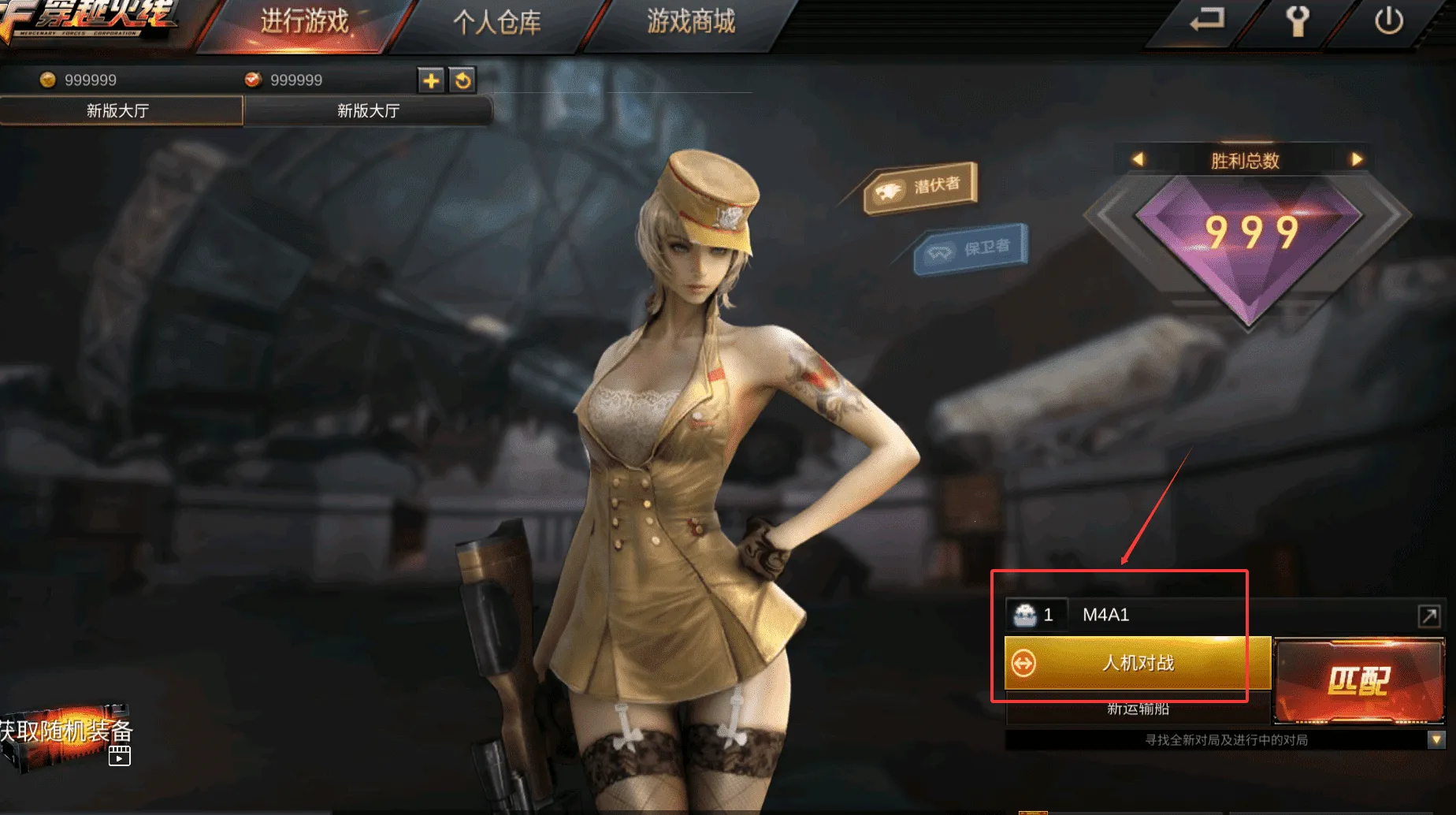This screenshot has height=815, width=1456.
Task: Open the match search option dropdown
Action: pos(1436,740)
